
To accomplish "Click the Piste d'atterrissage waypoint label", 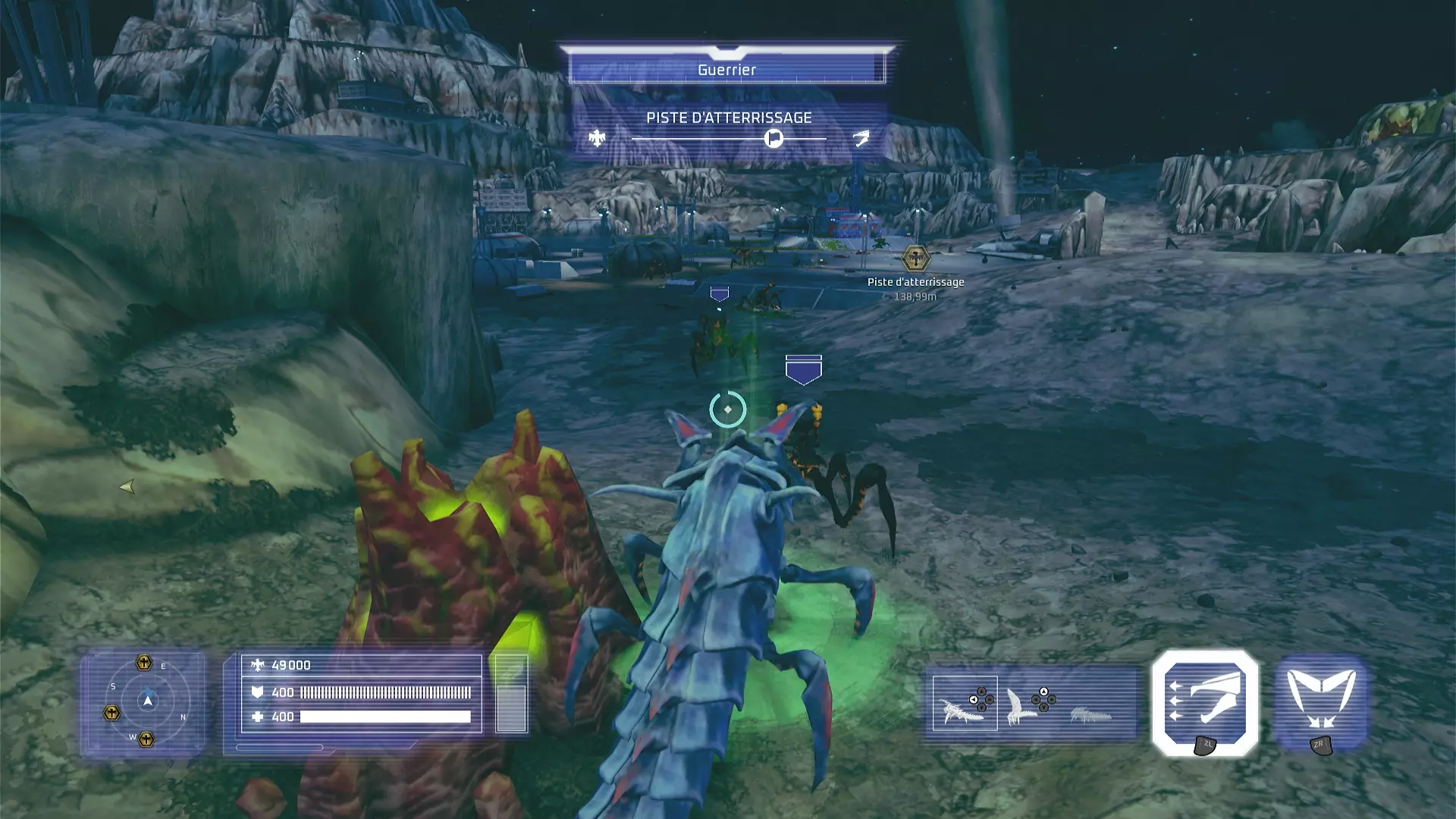I will click(x=915, y=281).
